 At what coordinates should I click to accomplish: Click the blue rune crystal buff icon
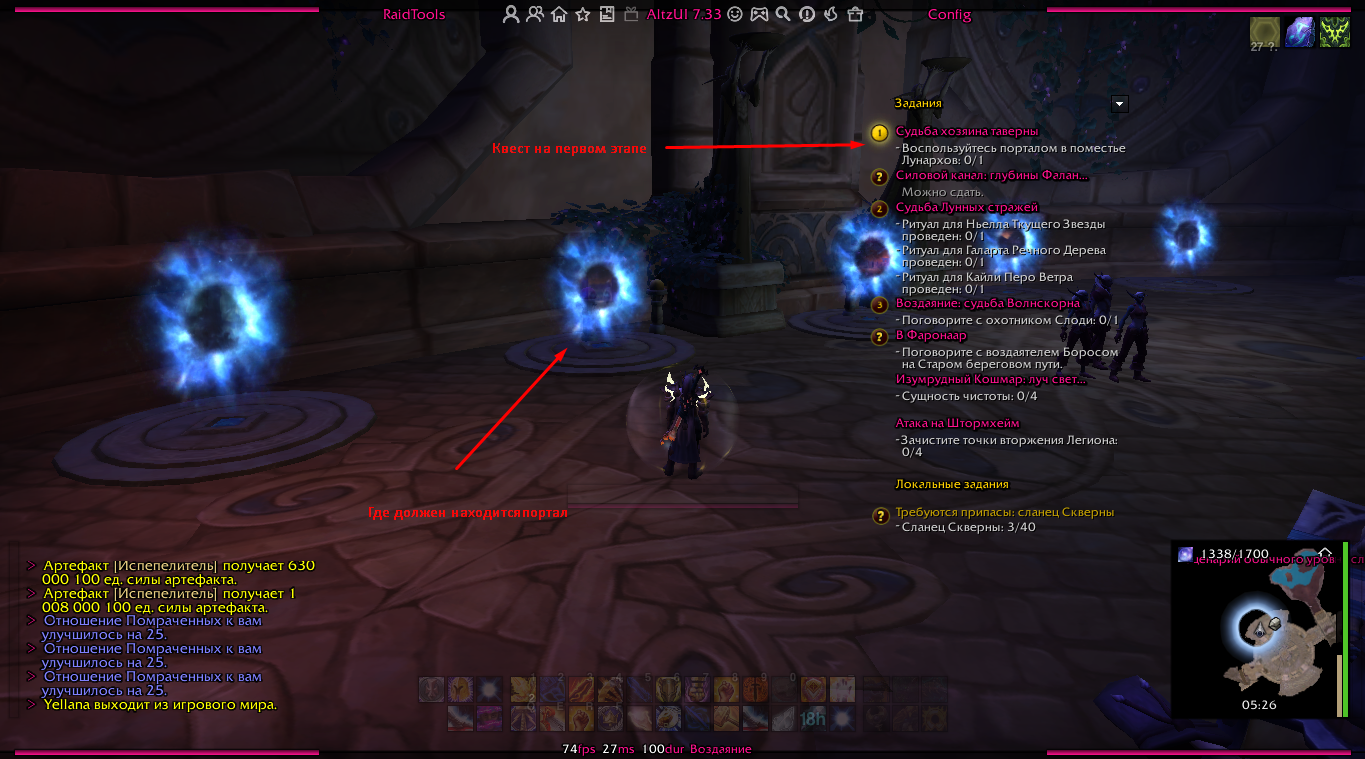point(1299,33)
